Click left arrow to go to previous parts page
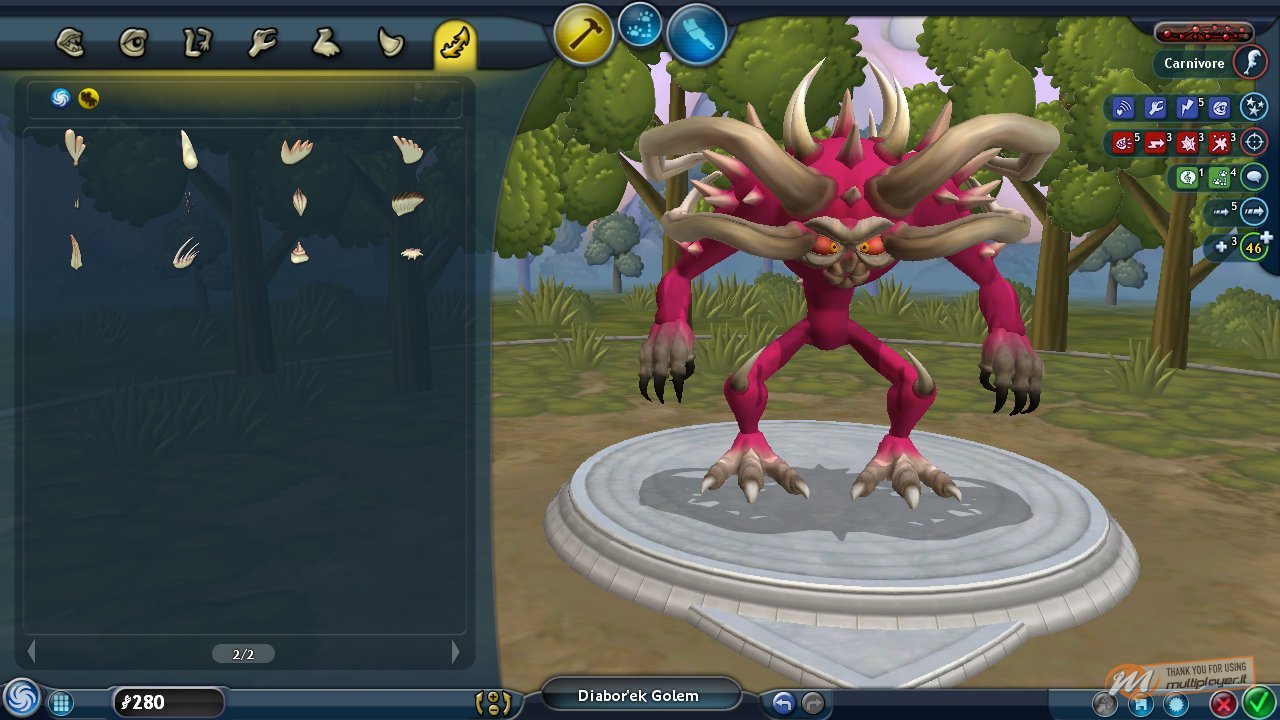Viewport: 1280px width, 720px height. 31,653
